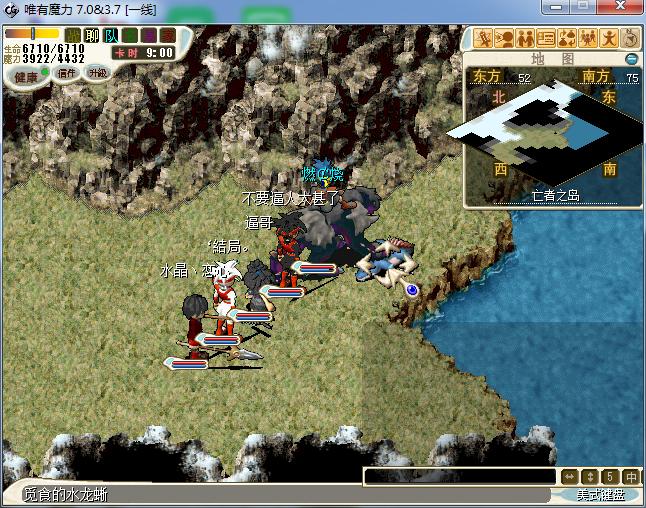
Task: Toggle the 战 battle mode button
Action: pos(73,36)
